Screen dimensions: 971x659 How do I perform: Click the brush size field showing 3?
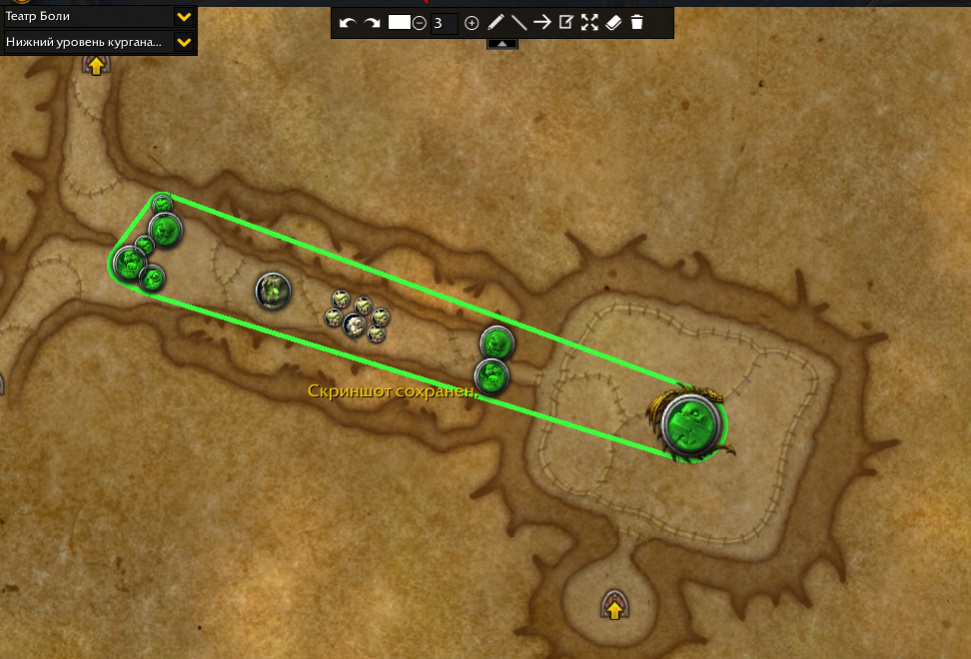click(444, 23)
